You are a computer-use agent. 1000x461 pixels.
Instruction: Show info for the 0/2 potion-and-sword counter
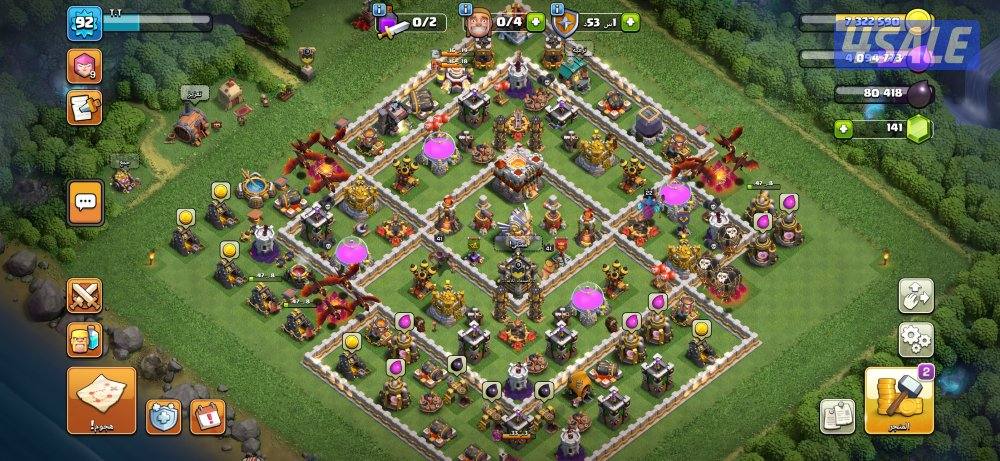coord(379,10)
